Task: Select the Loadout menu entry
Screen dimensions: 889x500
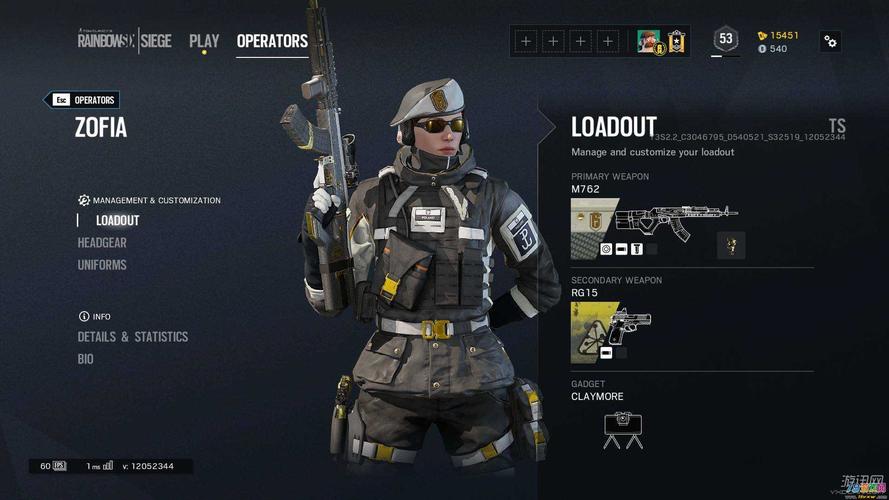Action: pyautogui.click(x=117, y=220)
